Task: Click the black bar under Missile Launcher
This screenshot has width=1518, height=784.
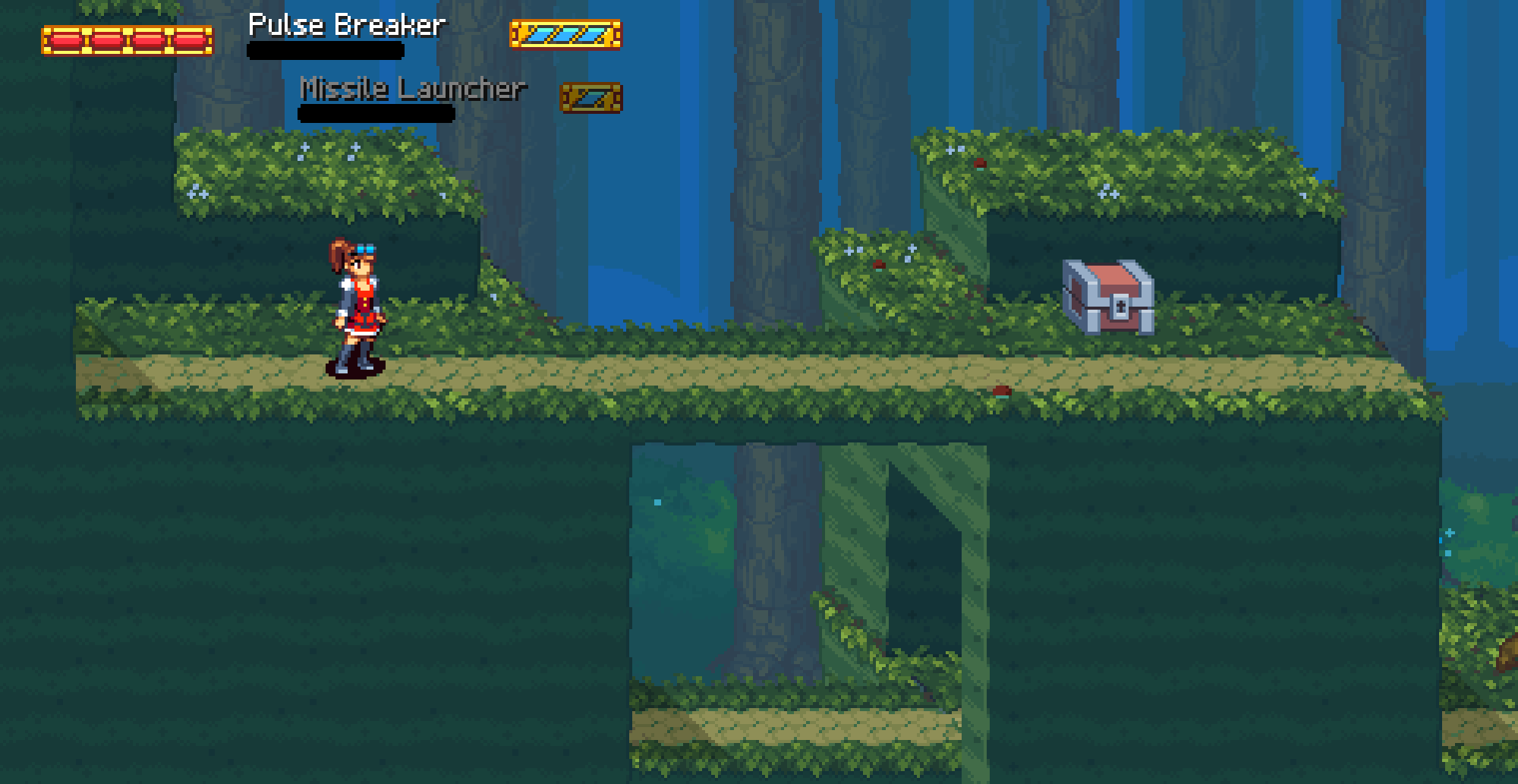Action: pos(376,114)
